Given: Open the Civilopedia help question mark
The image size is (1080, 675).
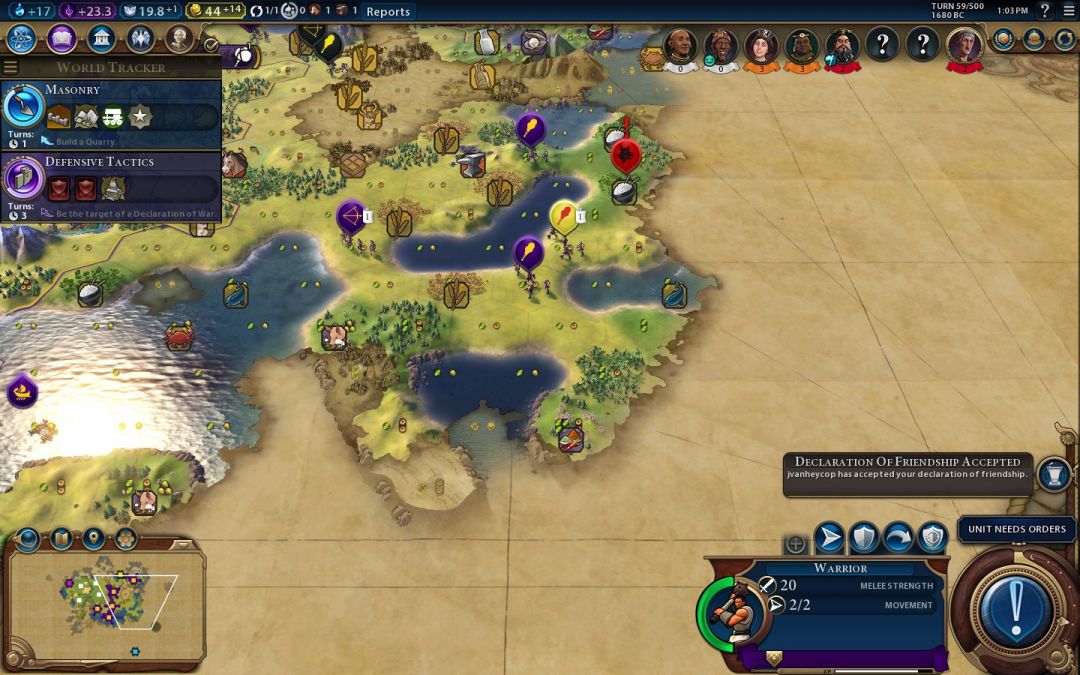Looking at the screenshot, I should click(1045, 11).
